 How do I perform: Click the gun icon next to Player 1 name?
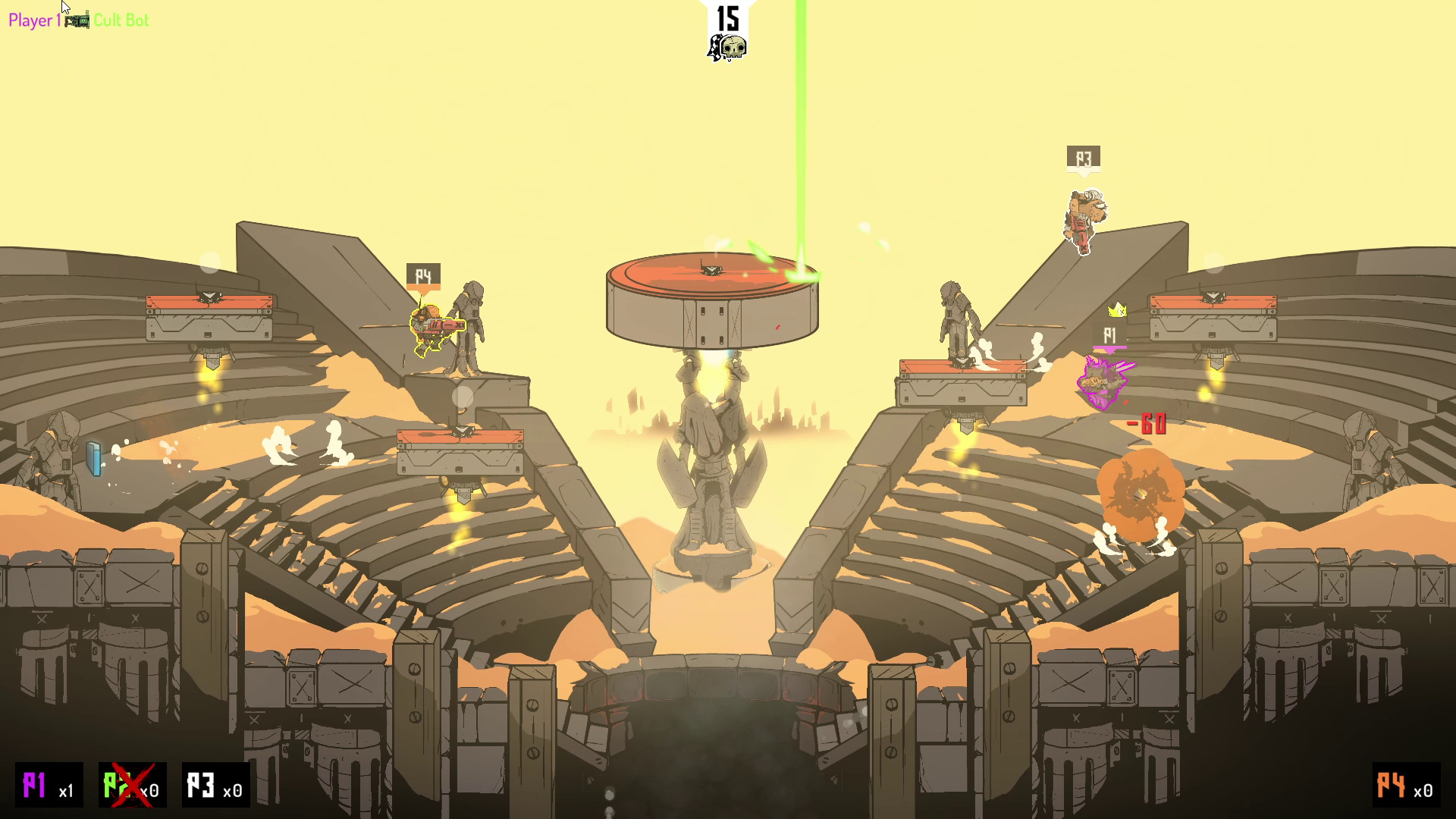tap(77, 20)
